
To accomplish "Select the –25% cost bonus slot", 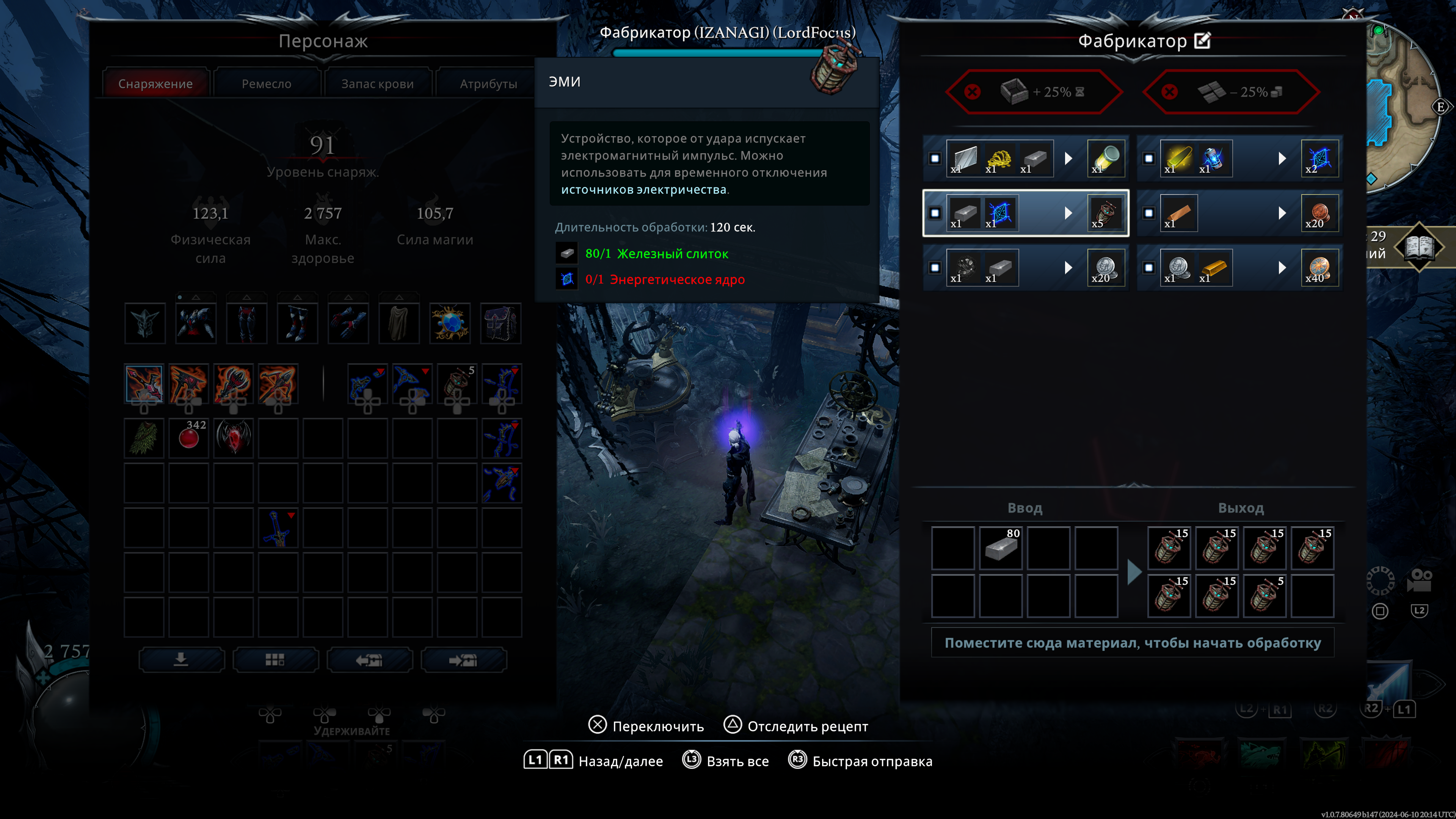I will (1231, 91).
